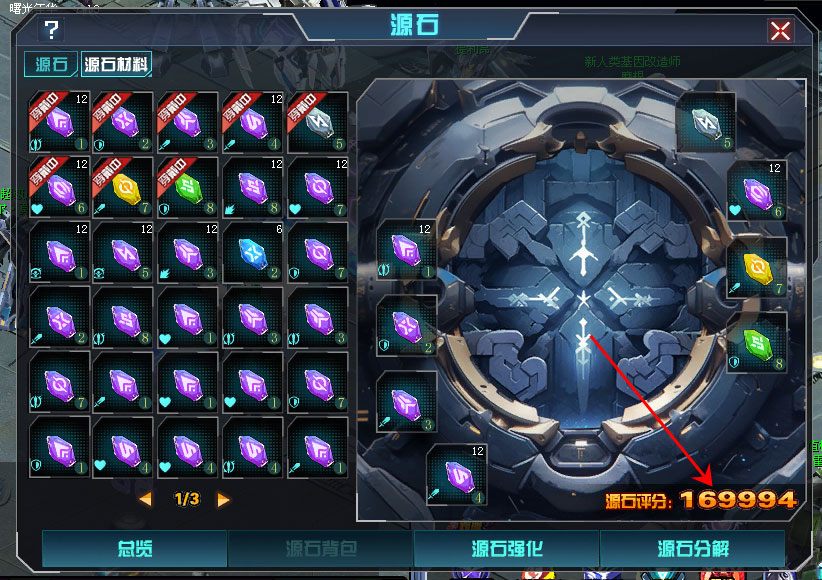This screenshot has width=822, height=580.
Task: Open 源石强化 enhancement
Action: coord(506,549)
